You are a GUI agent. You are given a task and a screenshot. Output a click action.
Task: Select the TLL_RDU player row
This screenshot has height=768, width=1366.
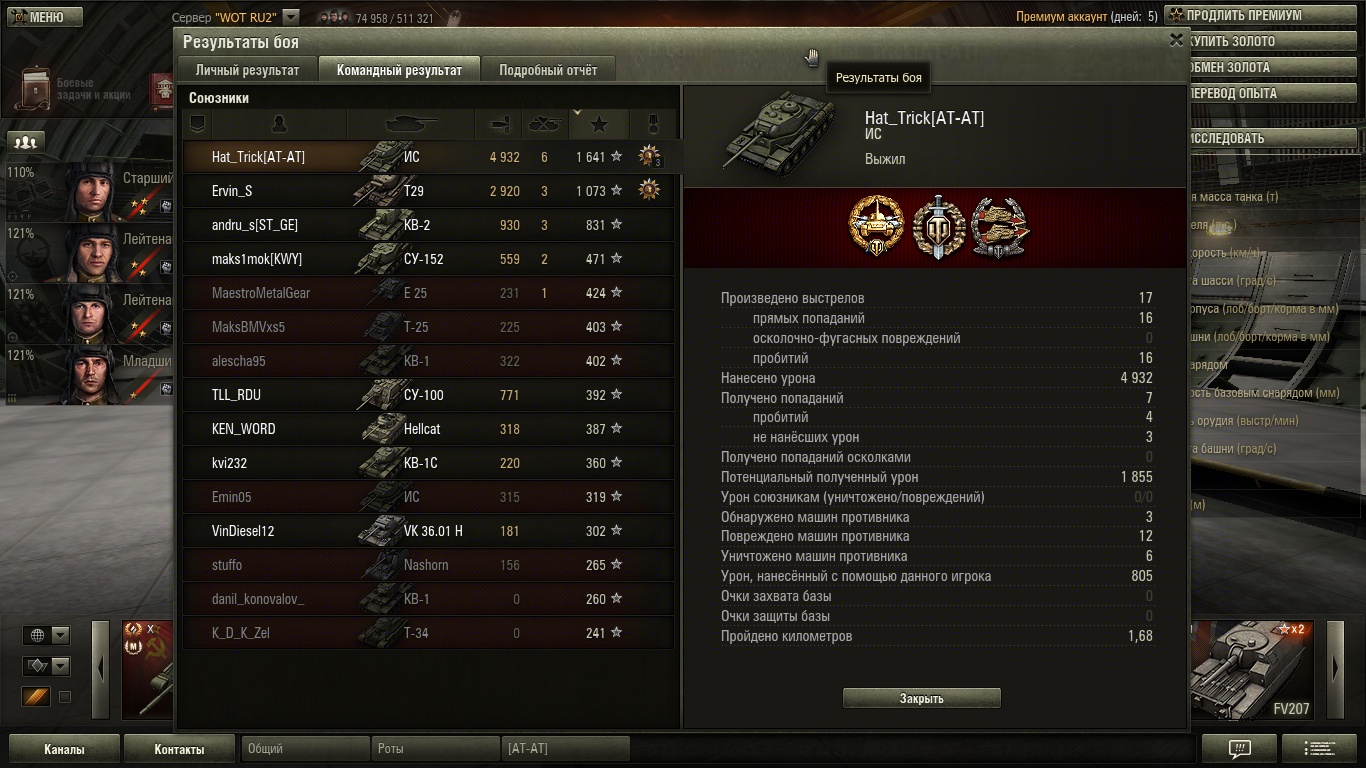click(x=428, y=395)
